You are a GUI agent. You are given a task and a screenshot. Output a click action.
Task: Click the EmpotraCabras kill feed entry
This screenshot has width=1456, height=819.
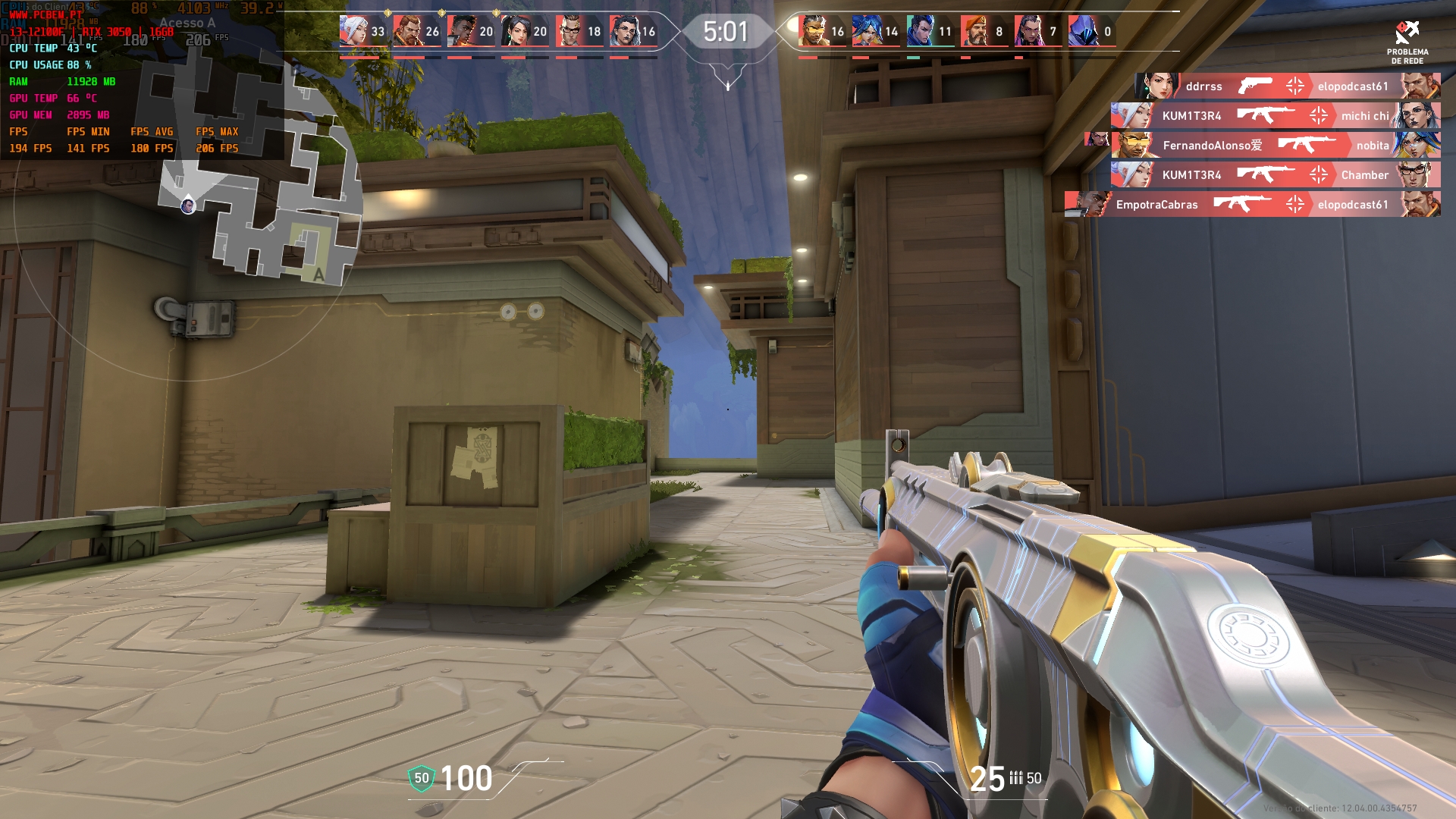(x=1253, y=205)
